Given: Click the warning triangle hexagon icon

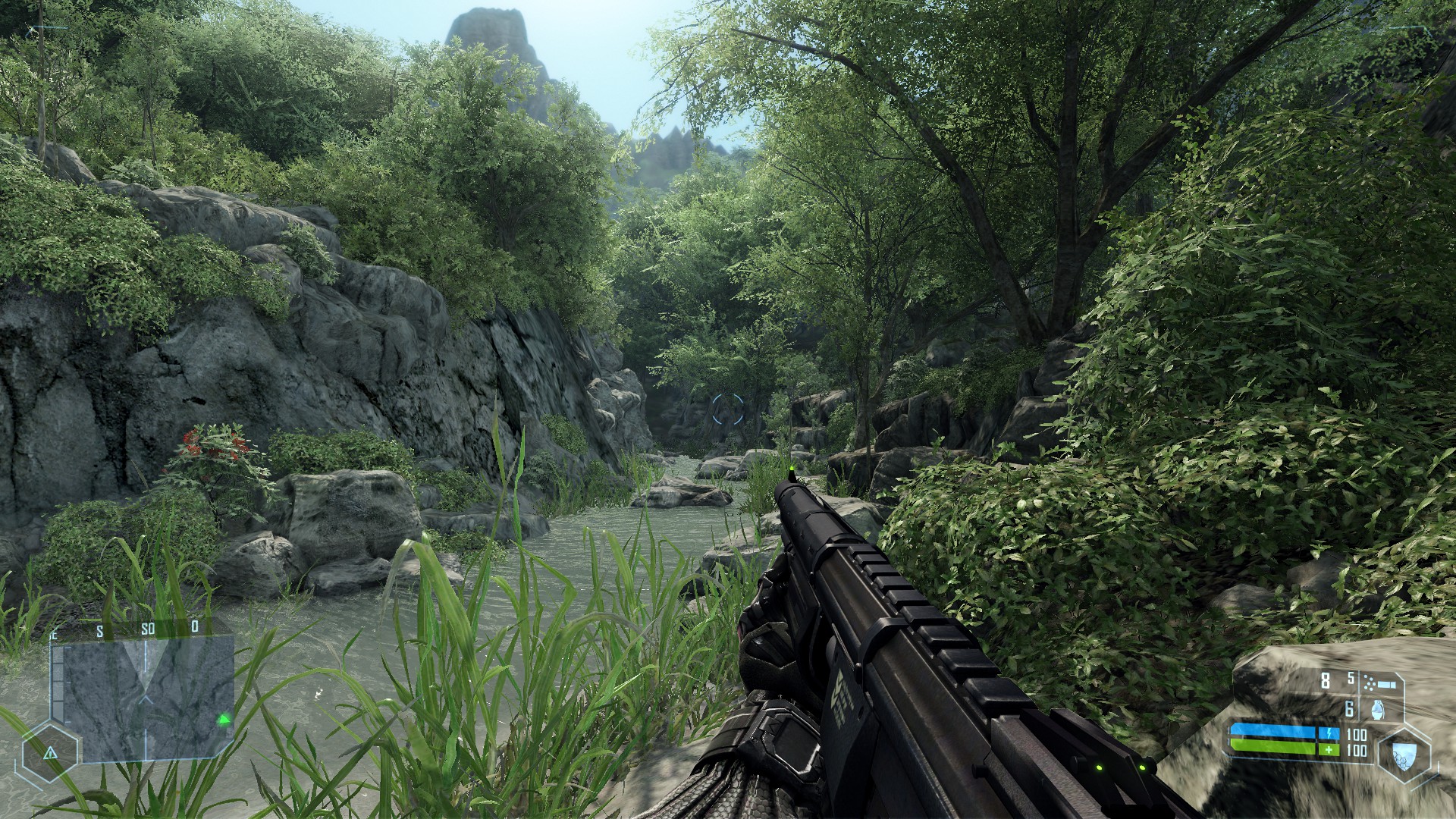Looking at the screenshot, I should pyautogui.click(x=50, y=753).
